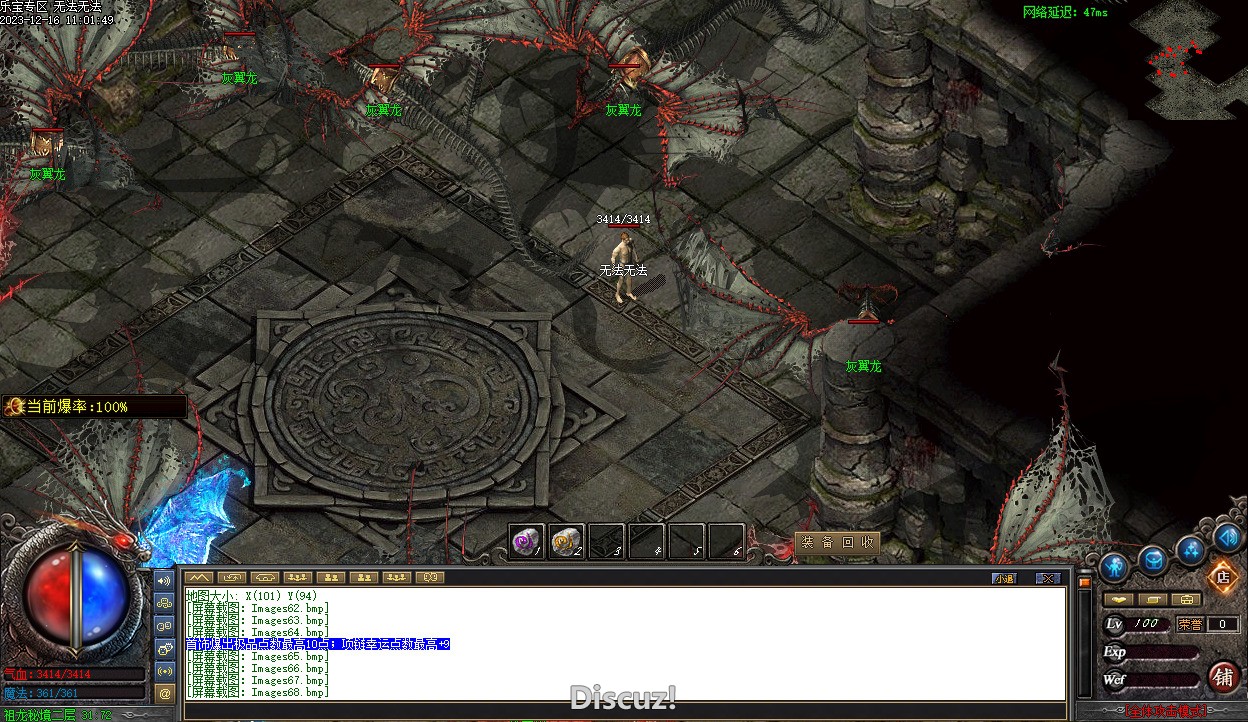Open the skills sparkle icon
The width and height of the screenshot is (1248, 722).
[1190, 549]
